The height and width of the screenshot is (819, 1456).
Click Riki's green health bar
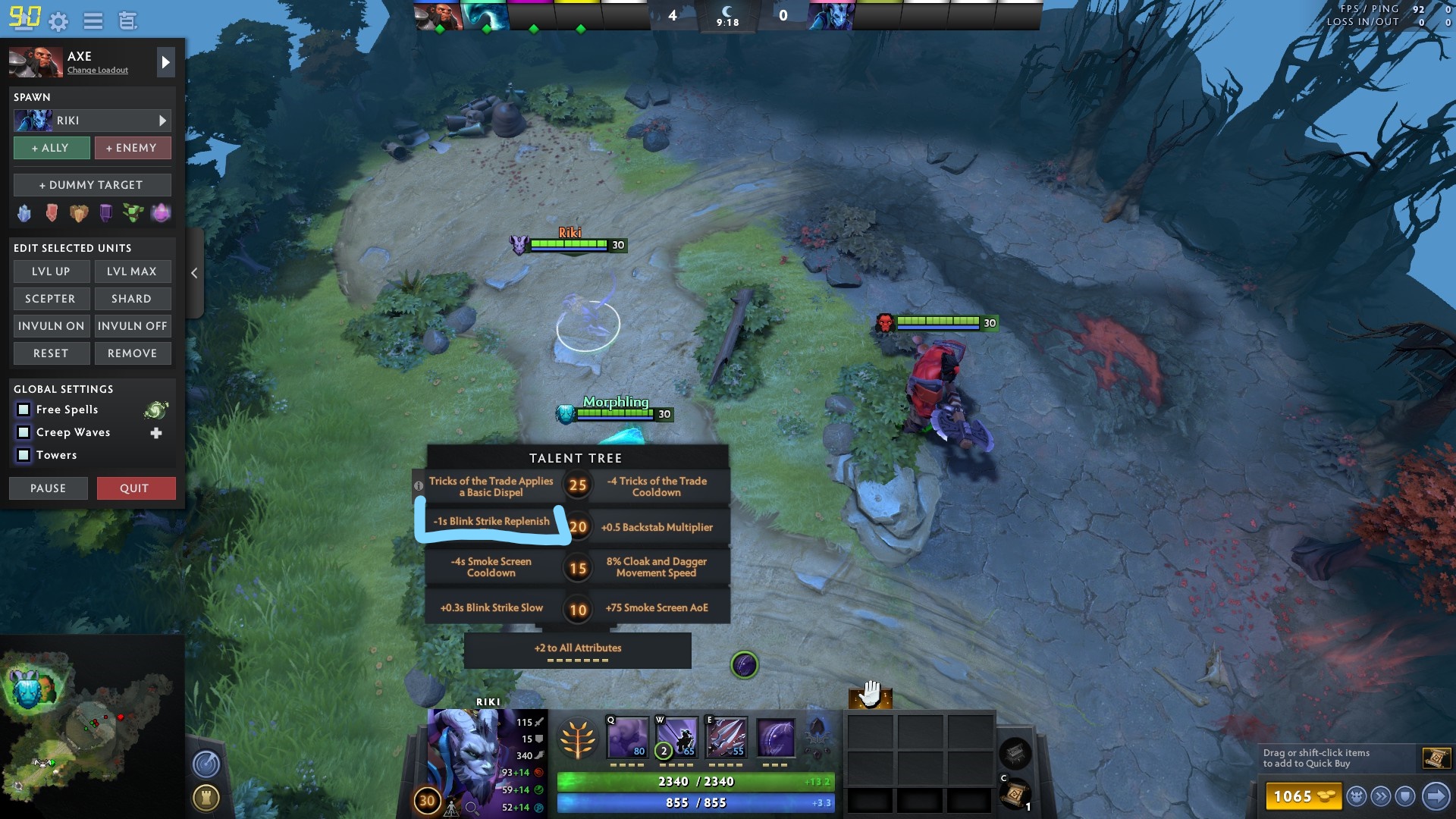pyautogui.click(x=570, y=244)
